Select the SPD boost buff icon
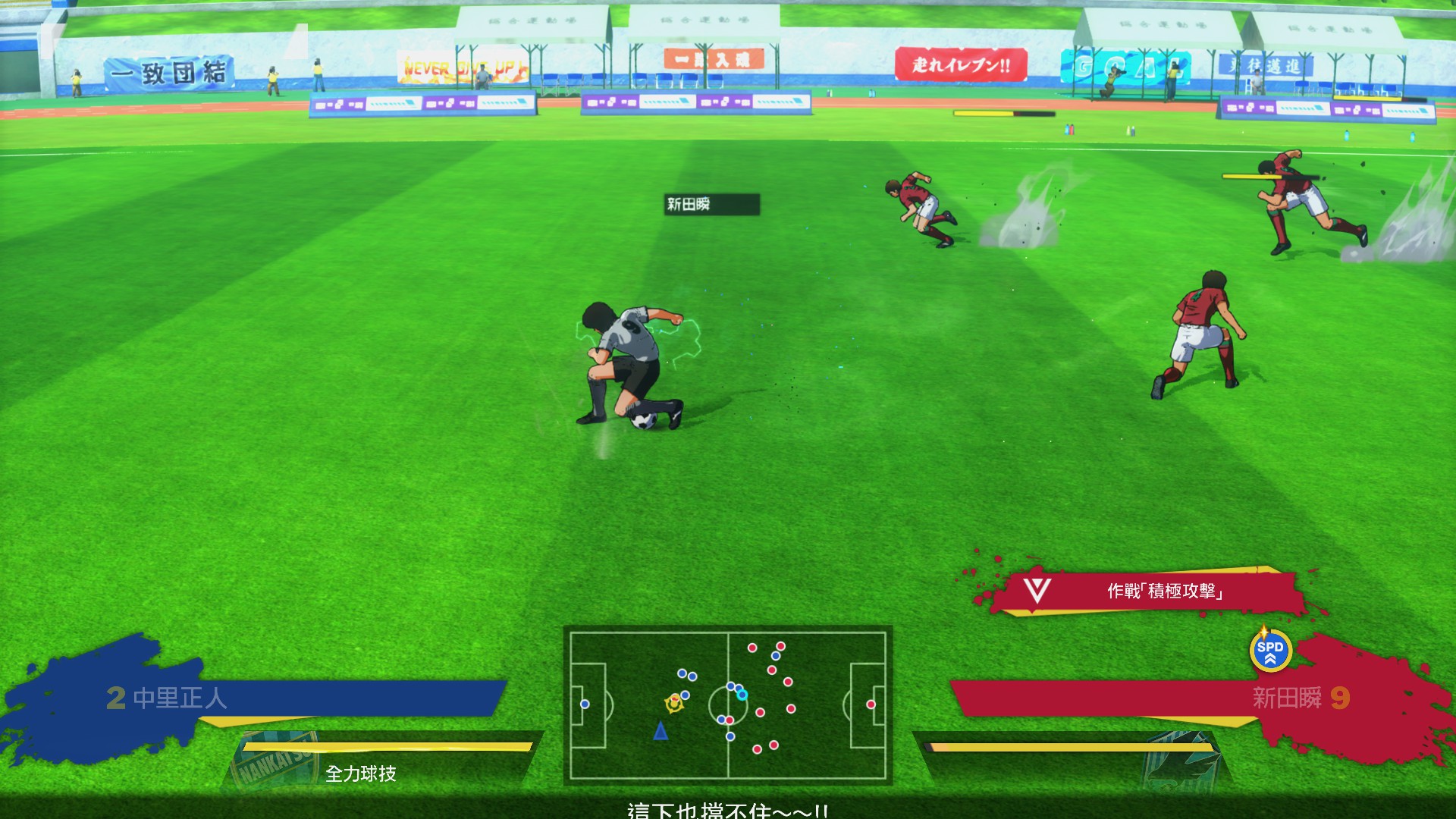 click(x=1269, y=651)
